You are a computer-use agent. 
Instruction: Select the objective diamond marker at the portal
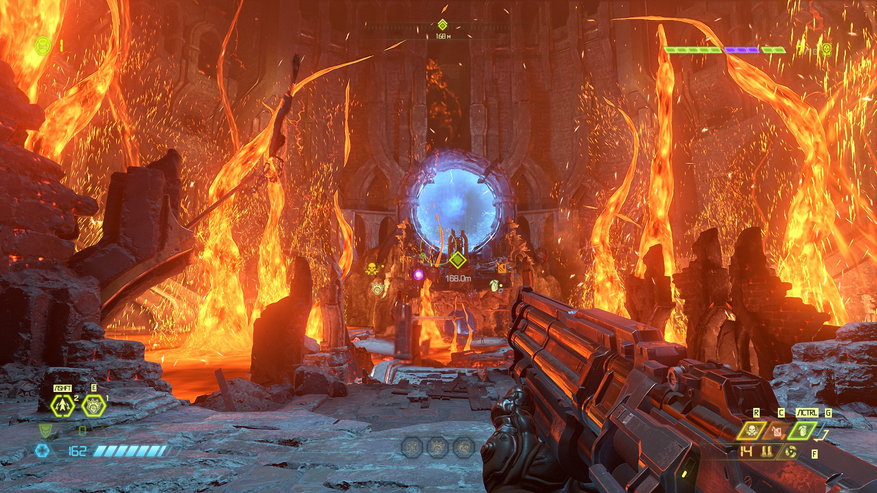pyautogui.click(x=457, y=259)
